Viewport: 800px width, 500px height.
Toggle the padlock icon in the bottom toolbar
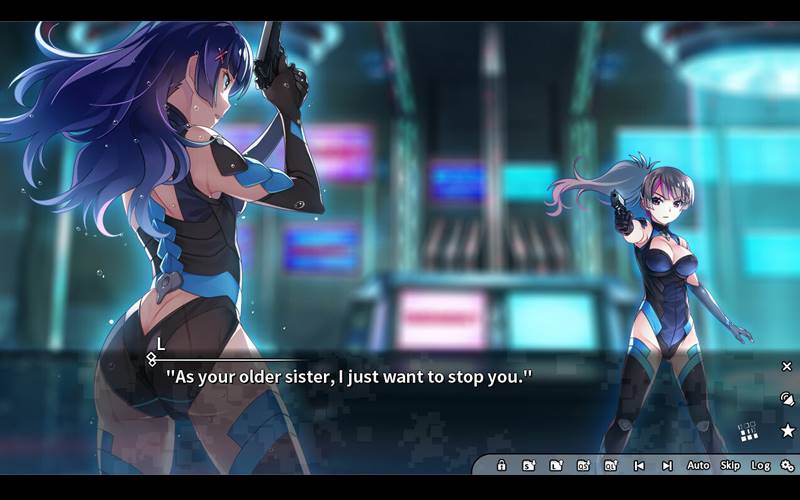pyautogui.click(x=501, y=466)
